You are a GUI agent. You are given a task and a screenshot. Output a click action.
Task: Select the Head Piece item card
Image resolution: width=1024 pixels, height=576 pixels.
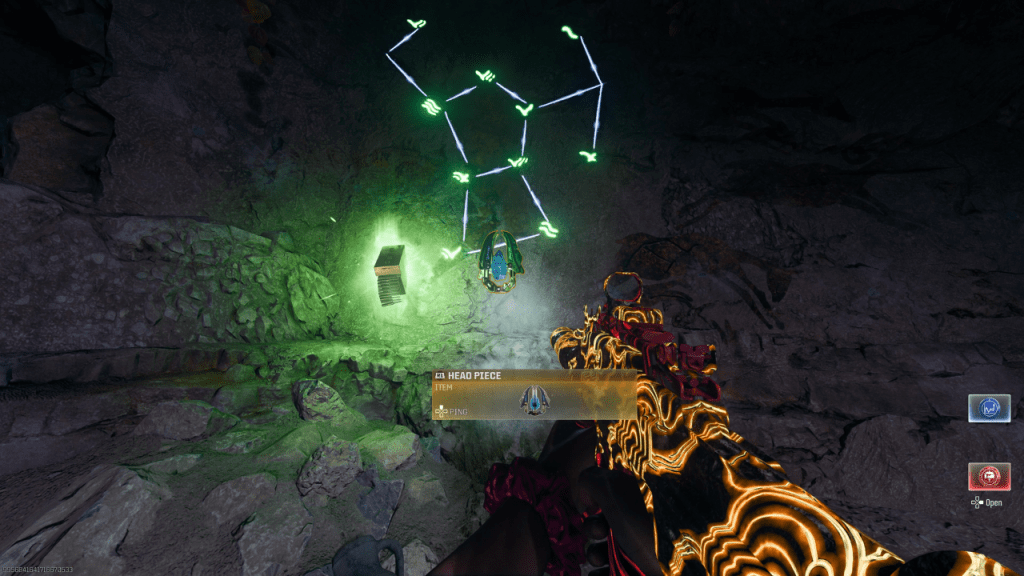pos(534,395)
